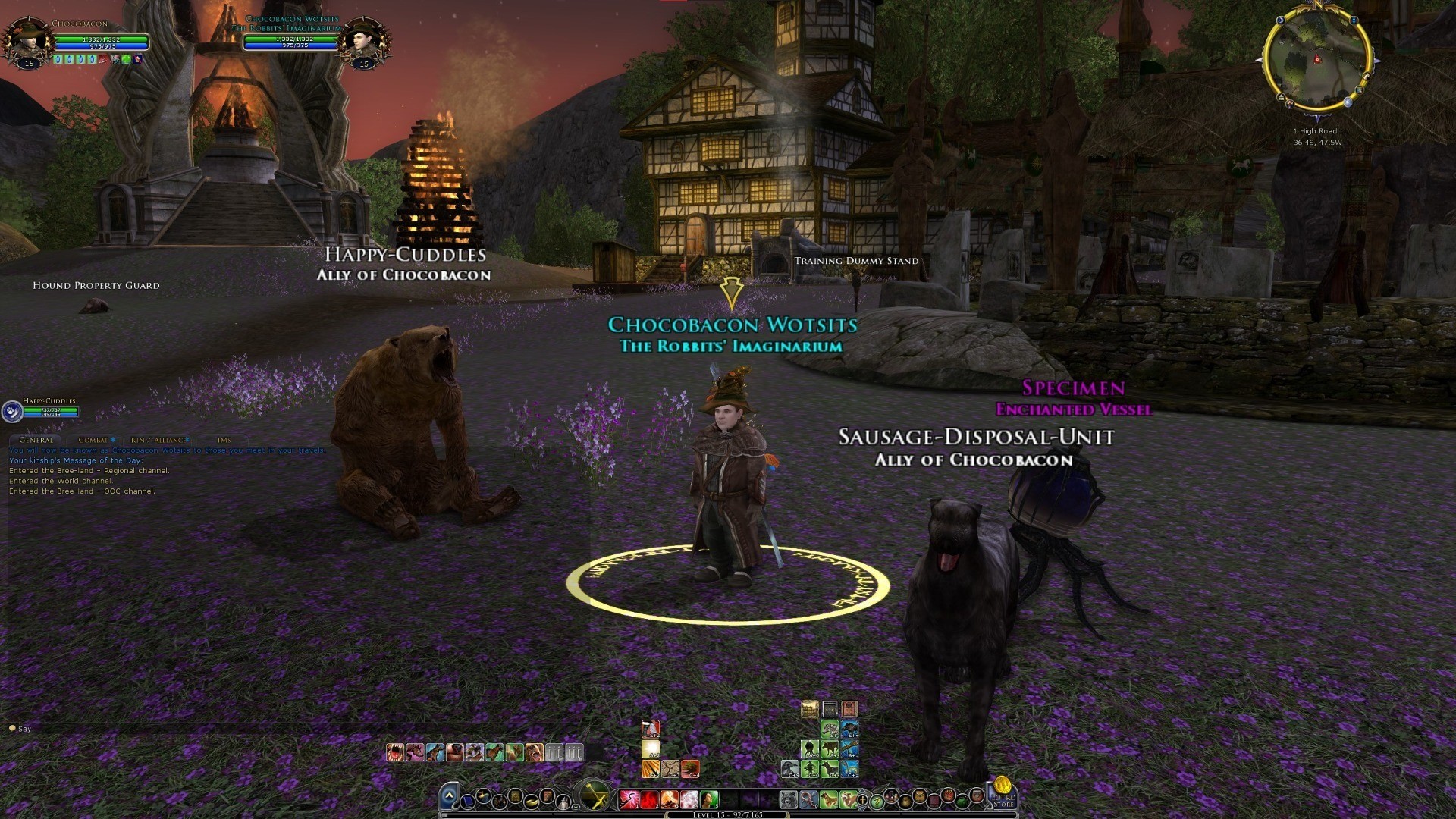Open the green question mark help button

pos(877,801)
